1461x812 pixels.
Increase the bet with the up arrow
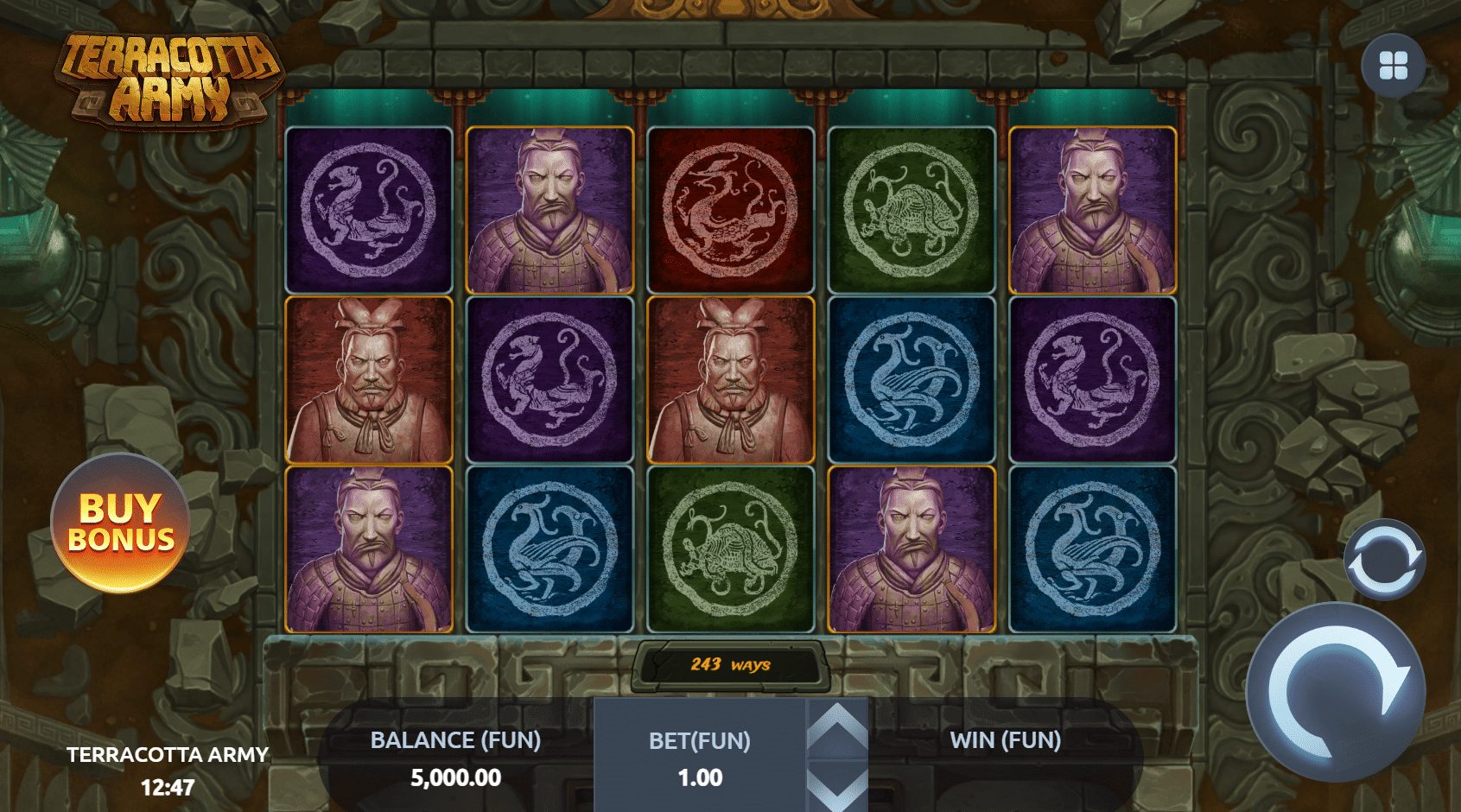(x=836, y=728)
